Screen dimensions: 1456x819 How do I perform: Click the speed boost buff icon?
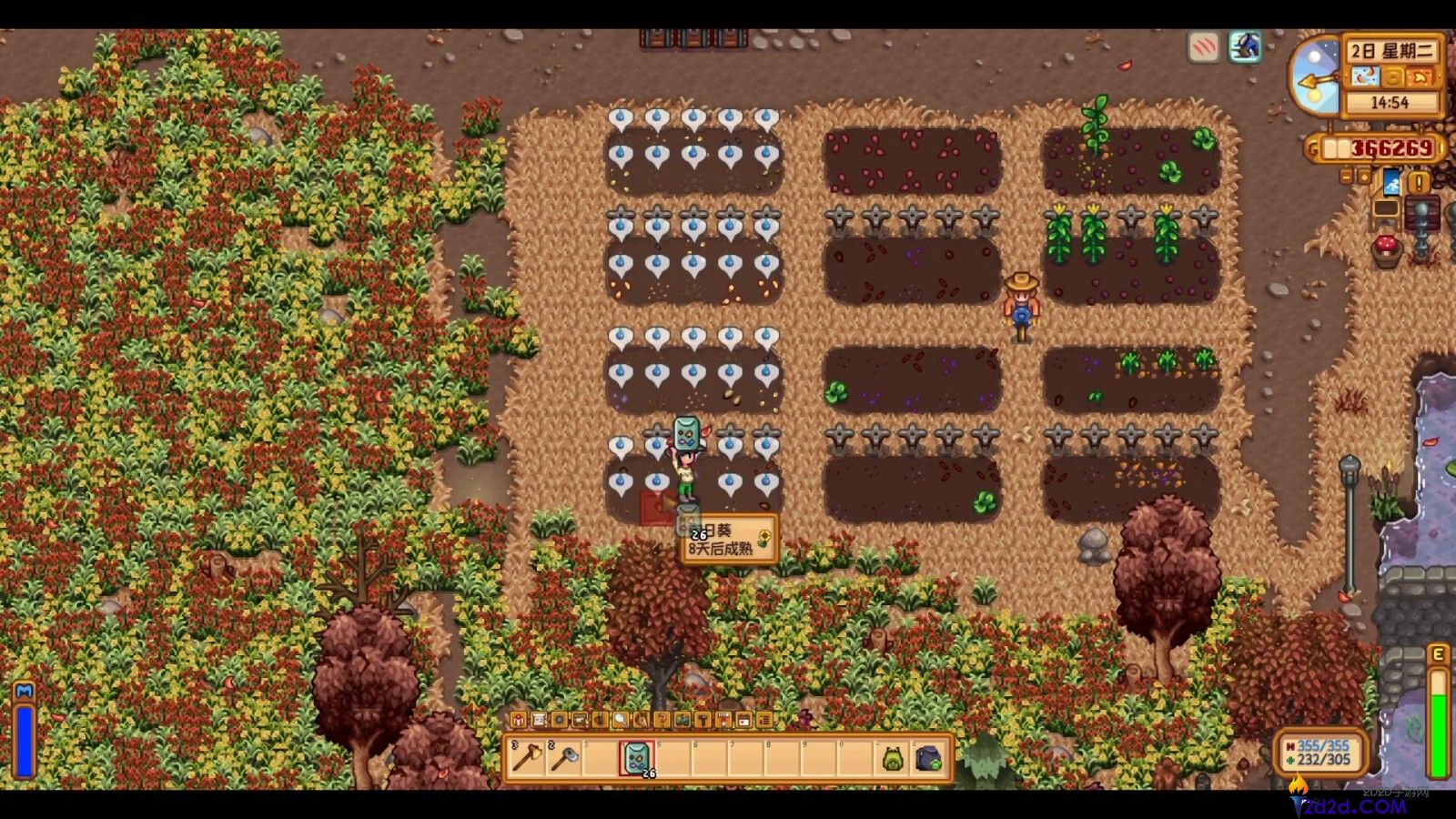(x=1245, y=47)
